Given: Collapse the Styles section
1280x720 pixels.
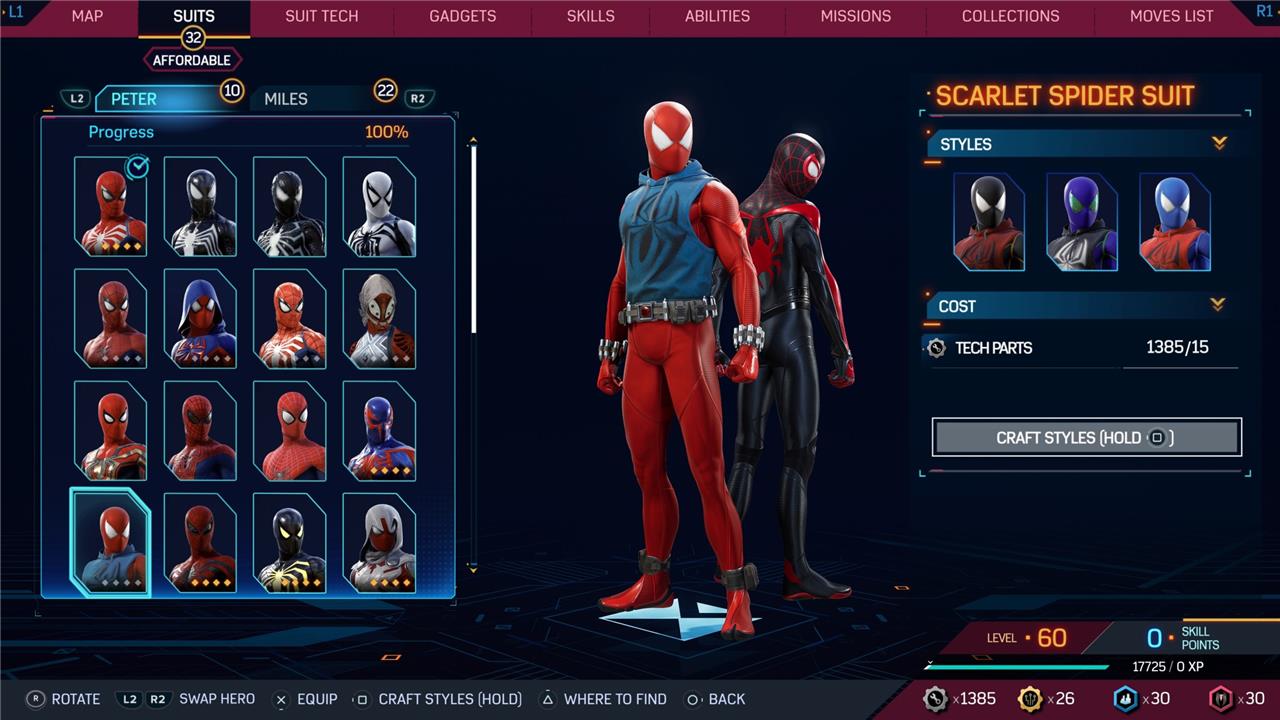Looking at the screenshot, I should tap(1219, 144).
